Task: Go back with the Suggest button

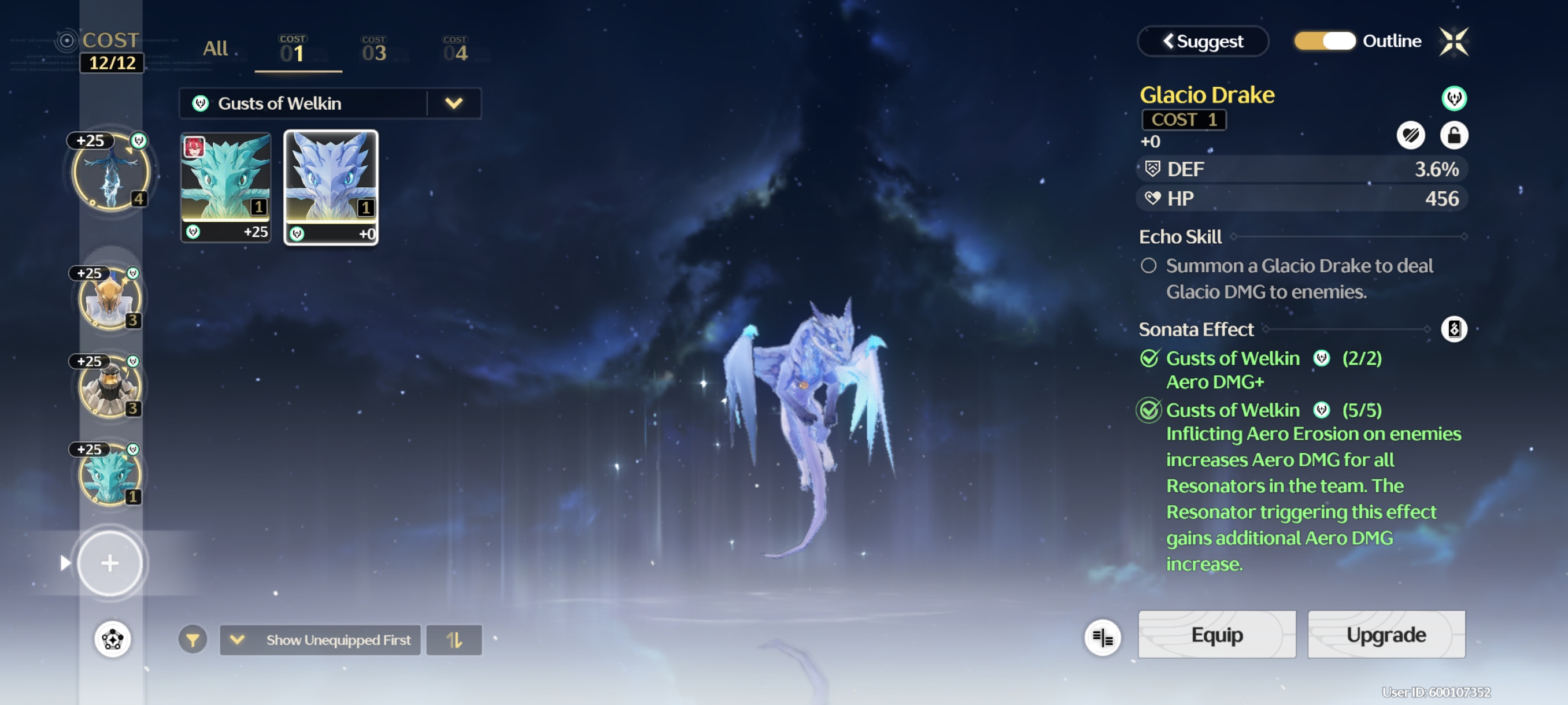Action: (1202, 42)
